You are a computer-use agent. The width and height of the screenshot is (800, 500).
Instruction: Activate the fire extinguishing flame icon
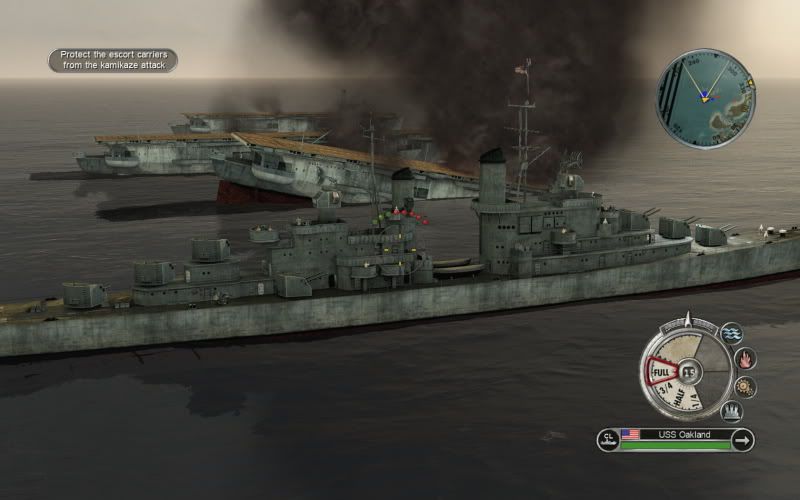744,358
